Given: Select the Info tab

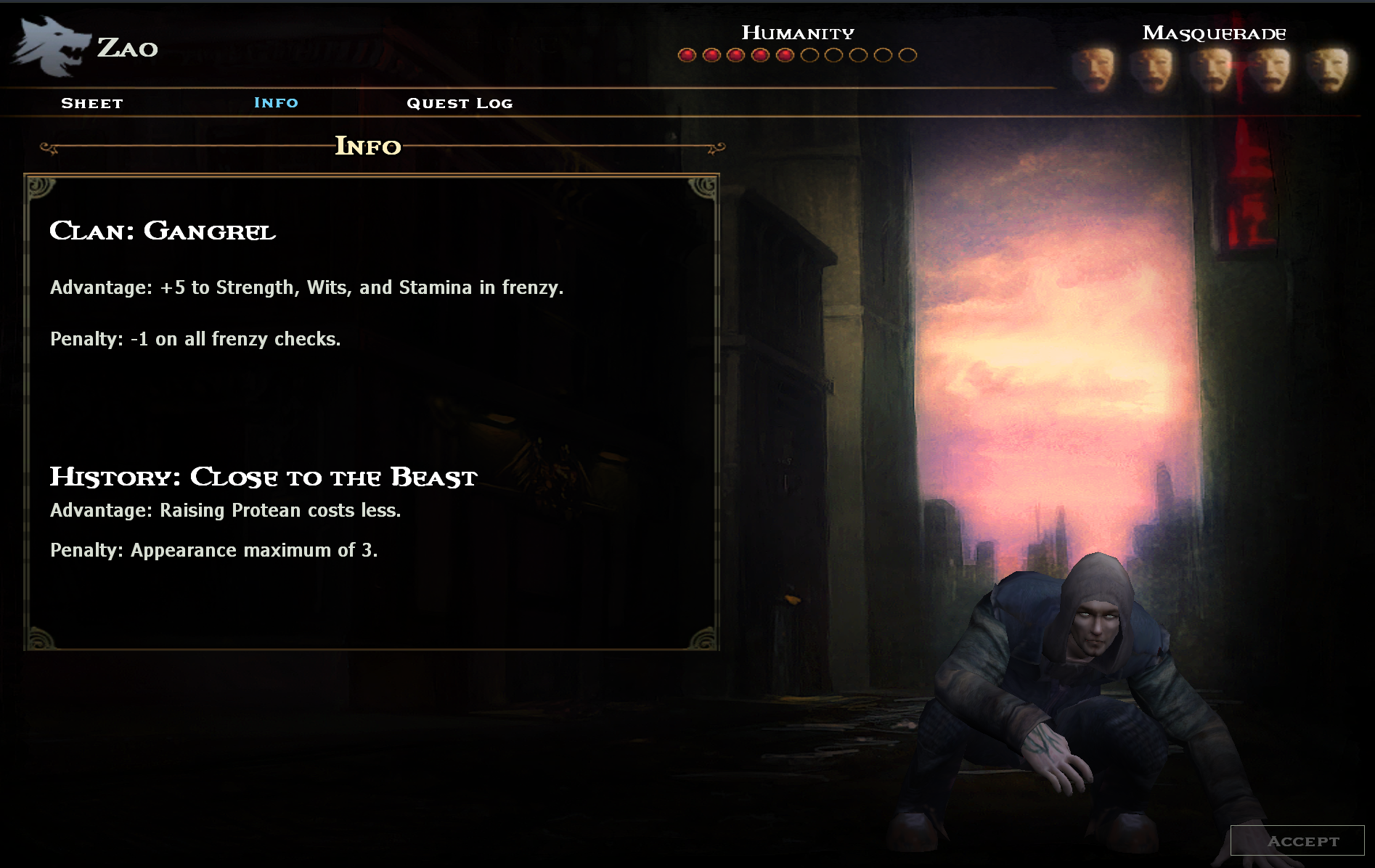Looking at the screenshot, I should 276,102.
